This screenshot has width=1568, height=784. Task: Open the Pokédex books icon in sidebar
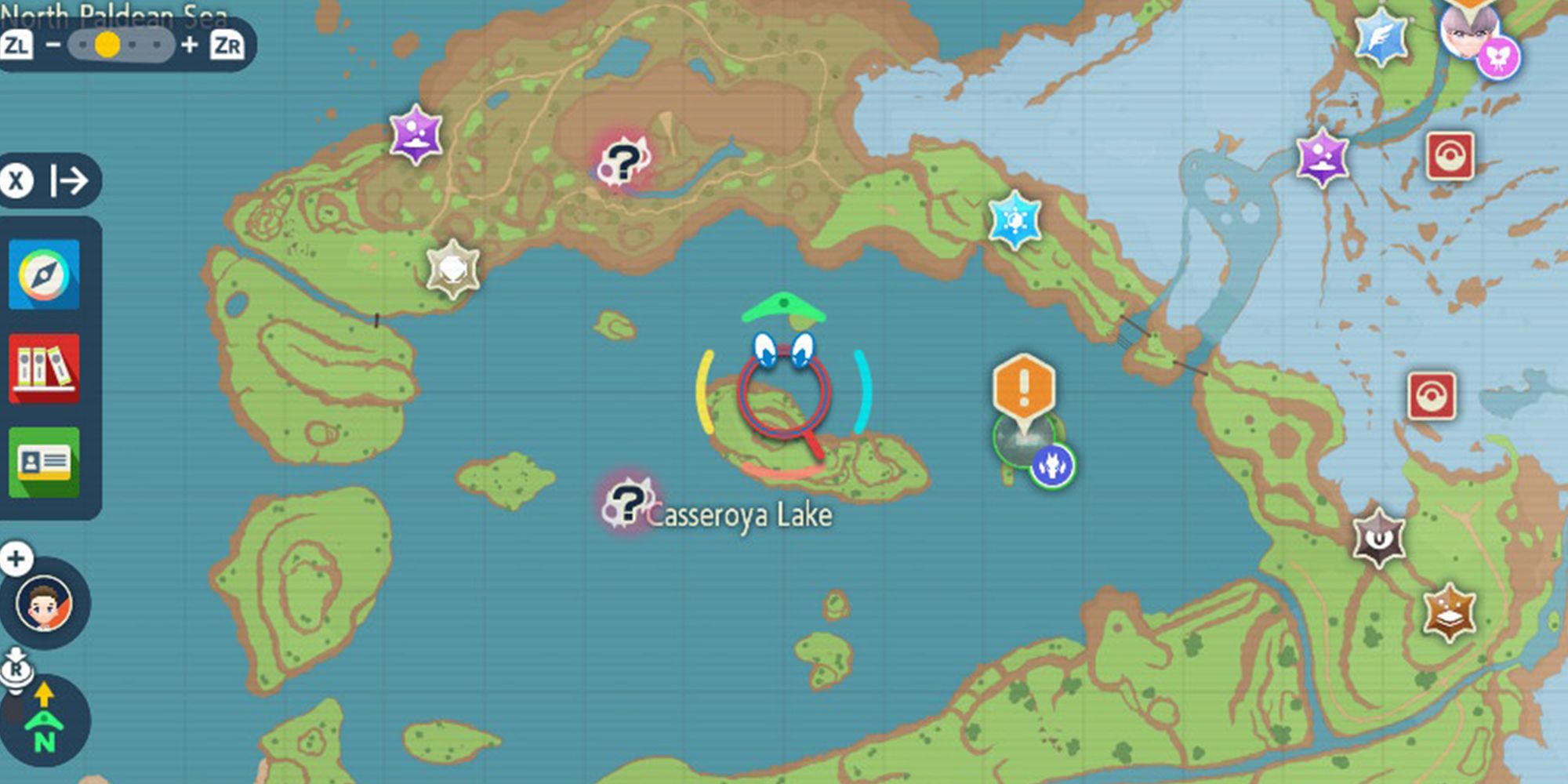point(45,368)
